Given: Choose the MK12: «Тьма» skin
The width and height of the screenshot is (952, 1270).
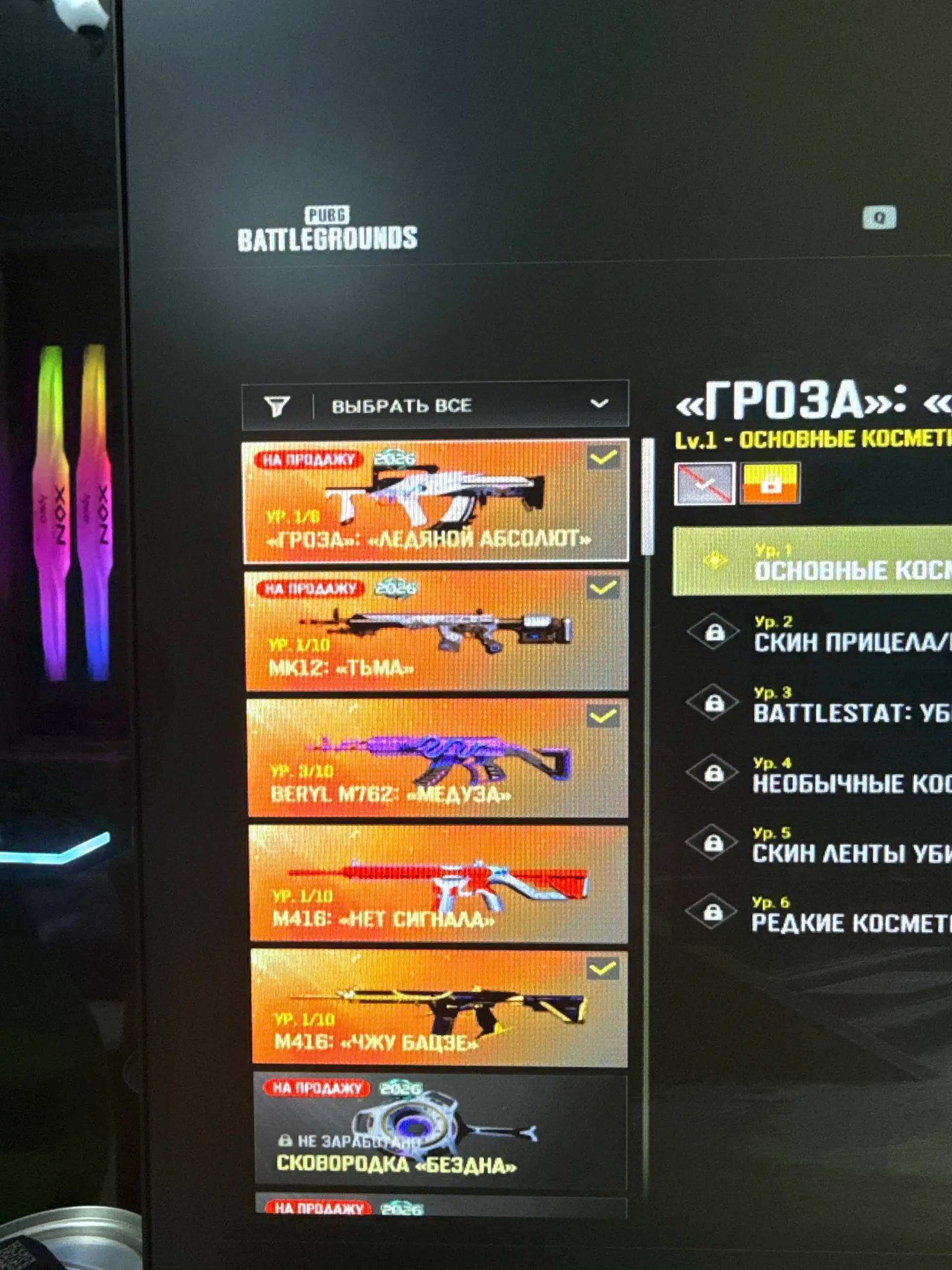Looking at the screenshot, I should (x=436, y=630).
